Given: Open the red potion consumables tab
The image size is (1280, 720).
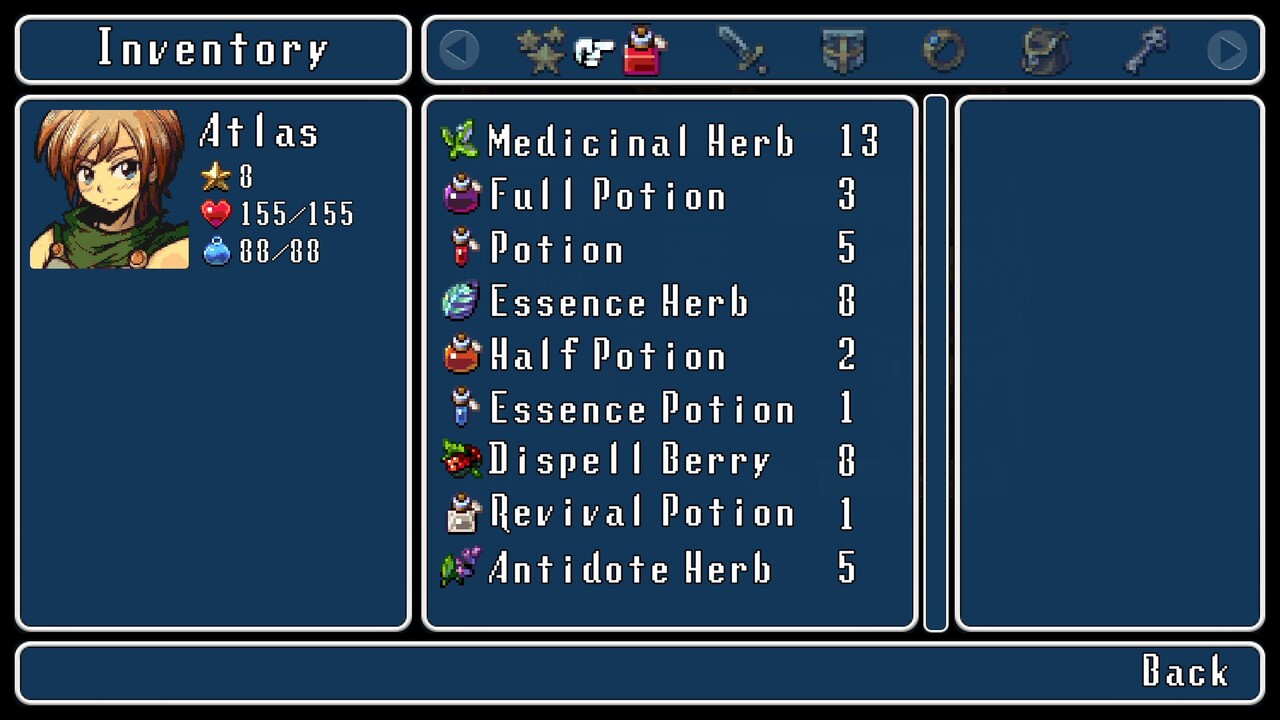Looking at the screenshot, I should click(644, 50).
